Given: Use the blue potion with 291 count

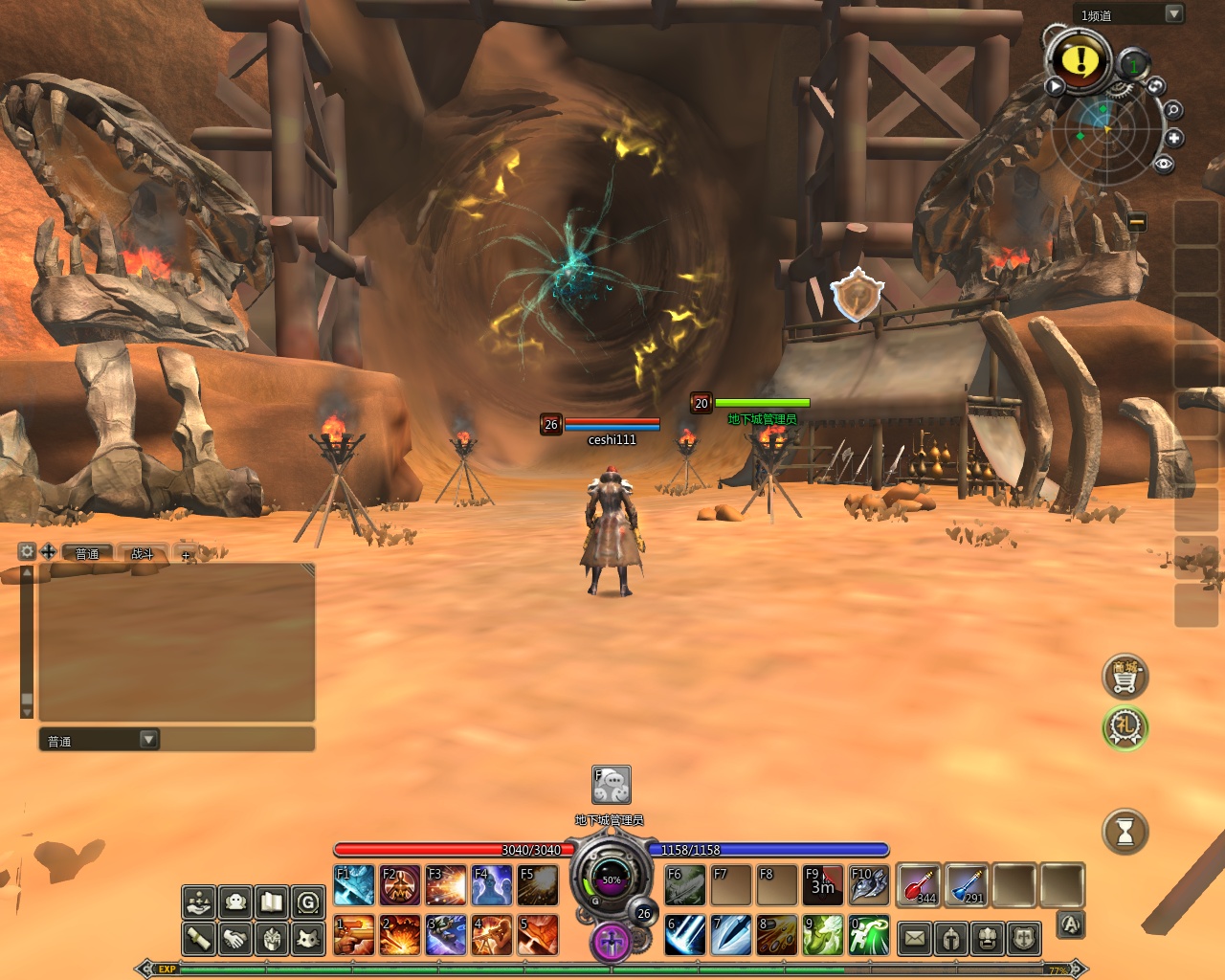Looking at the screenshot, I should (967, 884).
